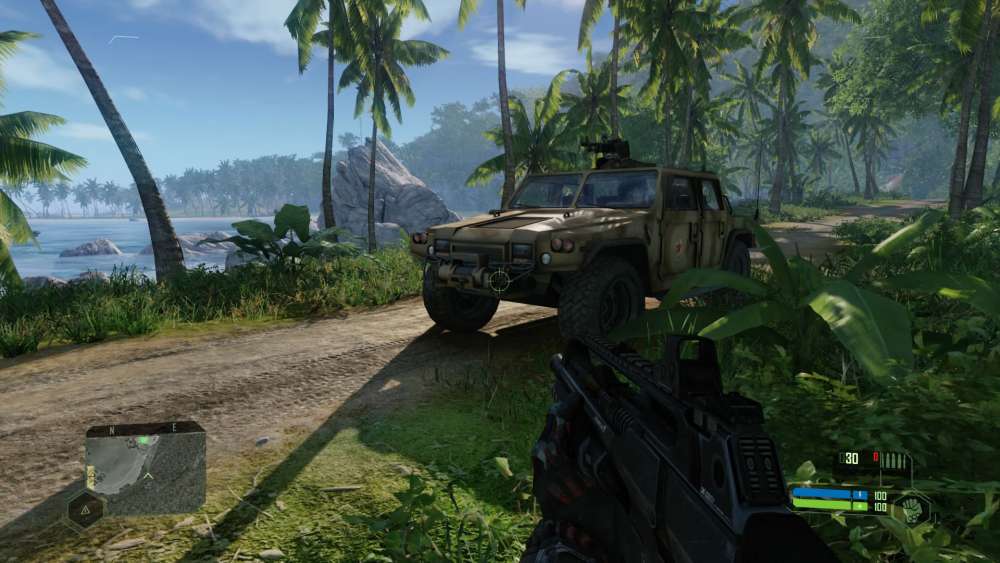The image size is (1000, 563).
Task: Select the green objective marker on the minimap
Action: (x=143, y=440)
